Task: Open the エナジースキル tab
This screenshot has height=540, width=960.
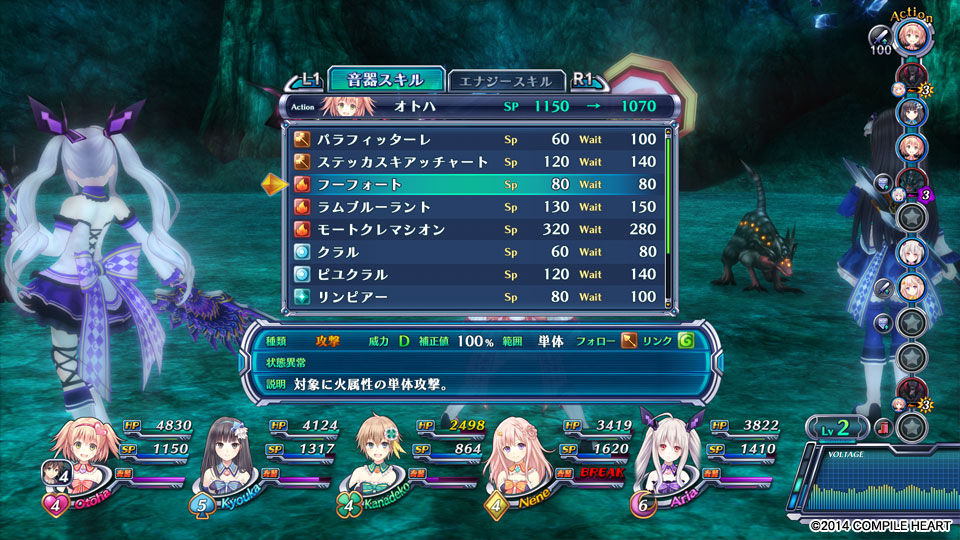Action: pos(506,81)
